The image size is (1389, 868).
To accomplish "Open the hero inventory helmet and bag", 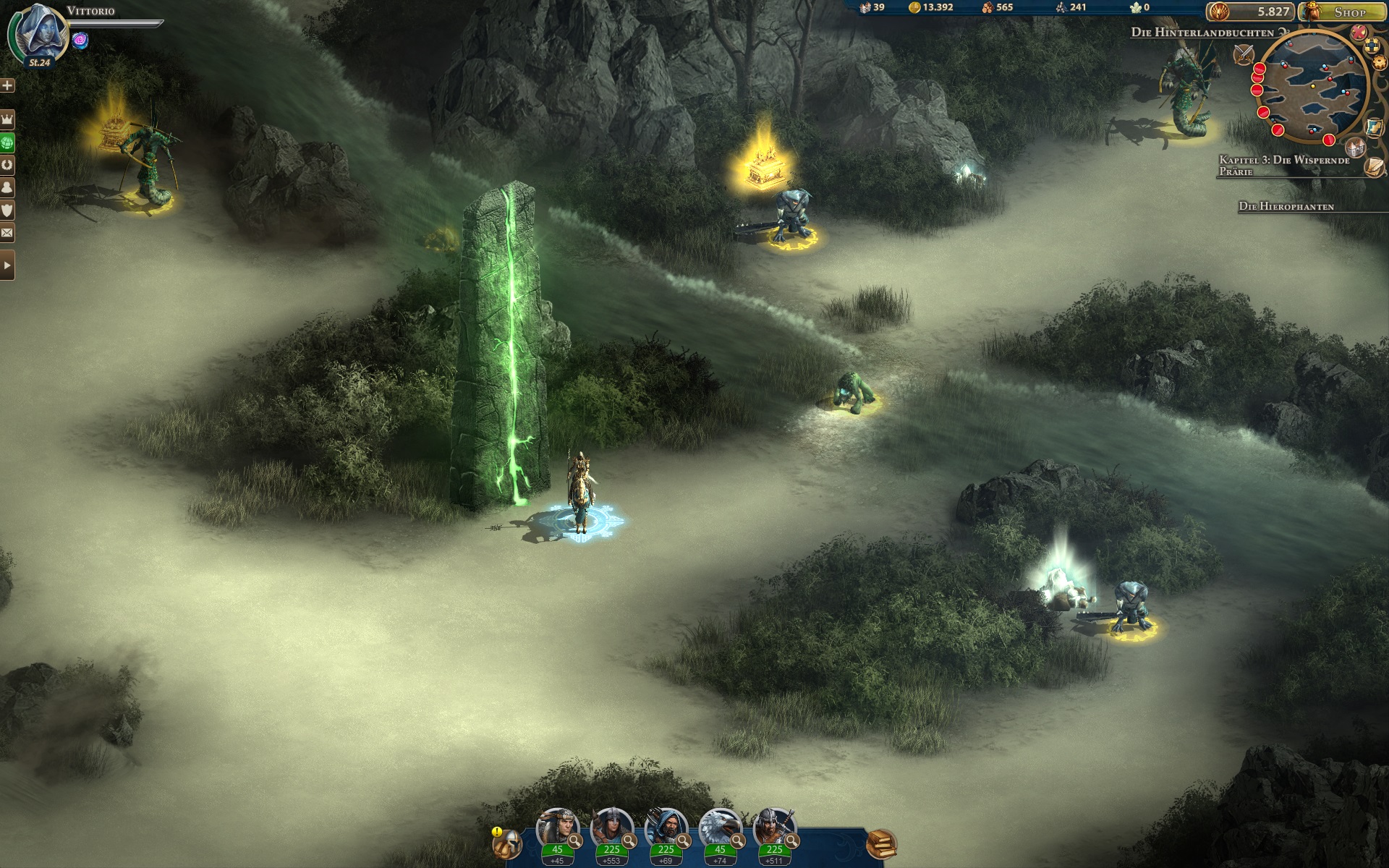I will [x=508, y=843].
